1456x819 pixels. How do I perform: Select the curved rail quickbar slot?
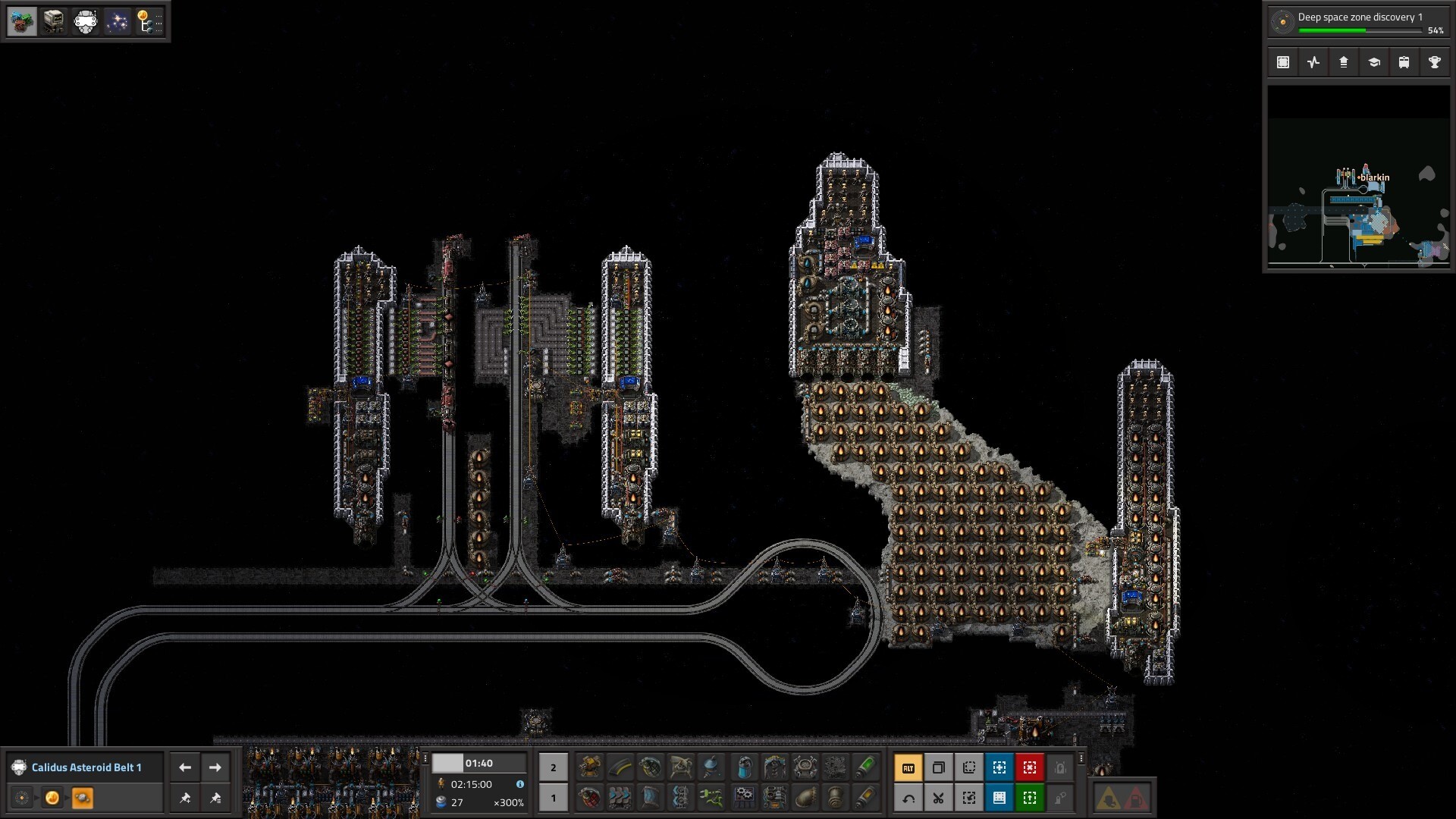(620, 767)
